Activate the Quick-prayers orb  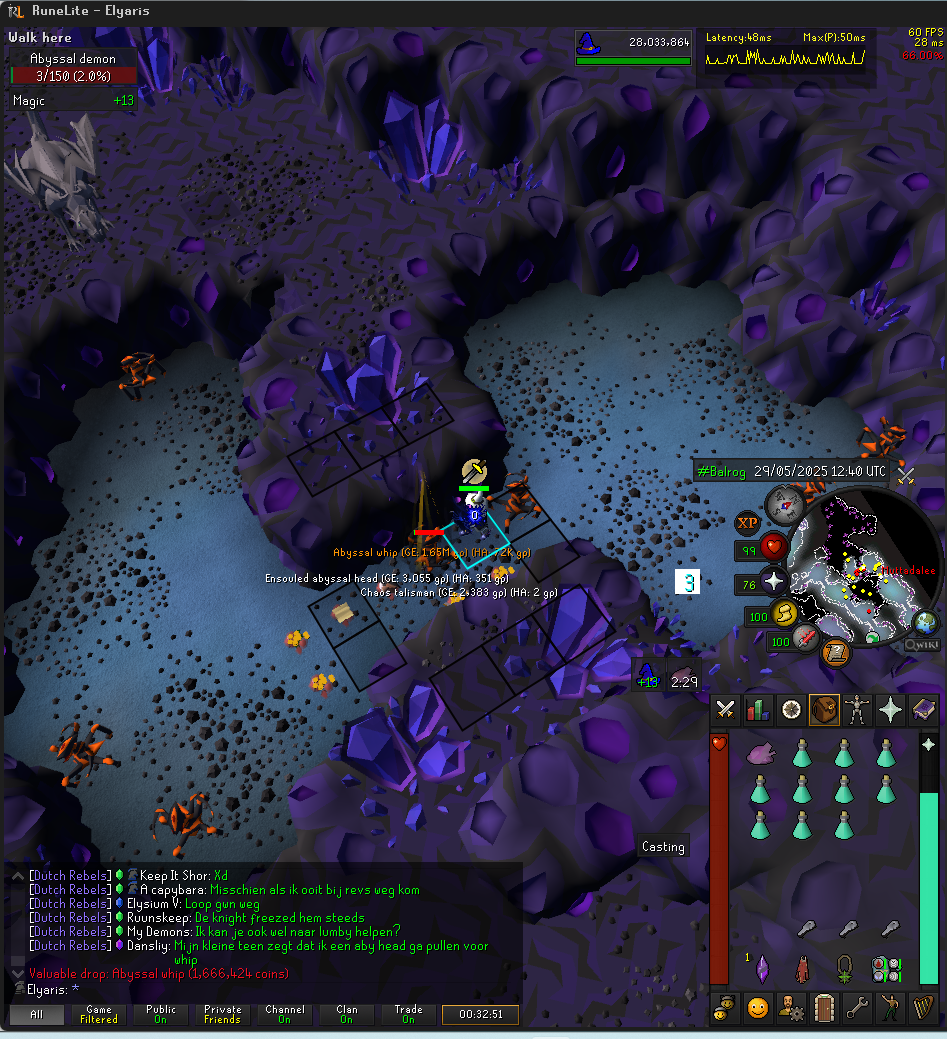[x=775, y=582]
